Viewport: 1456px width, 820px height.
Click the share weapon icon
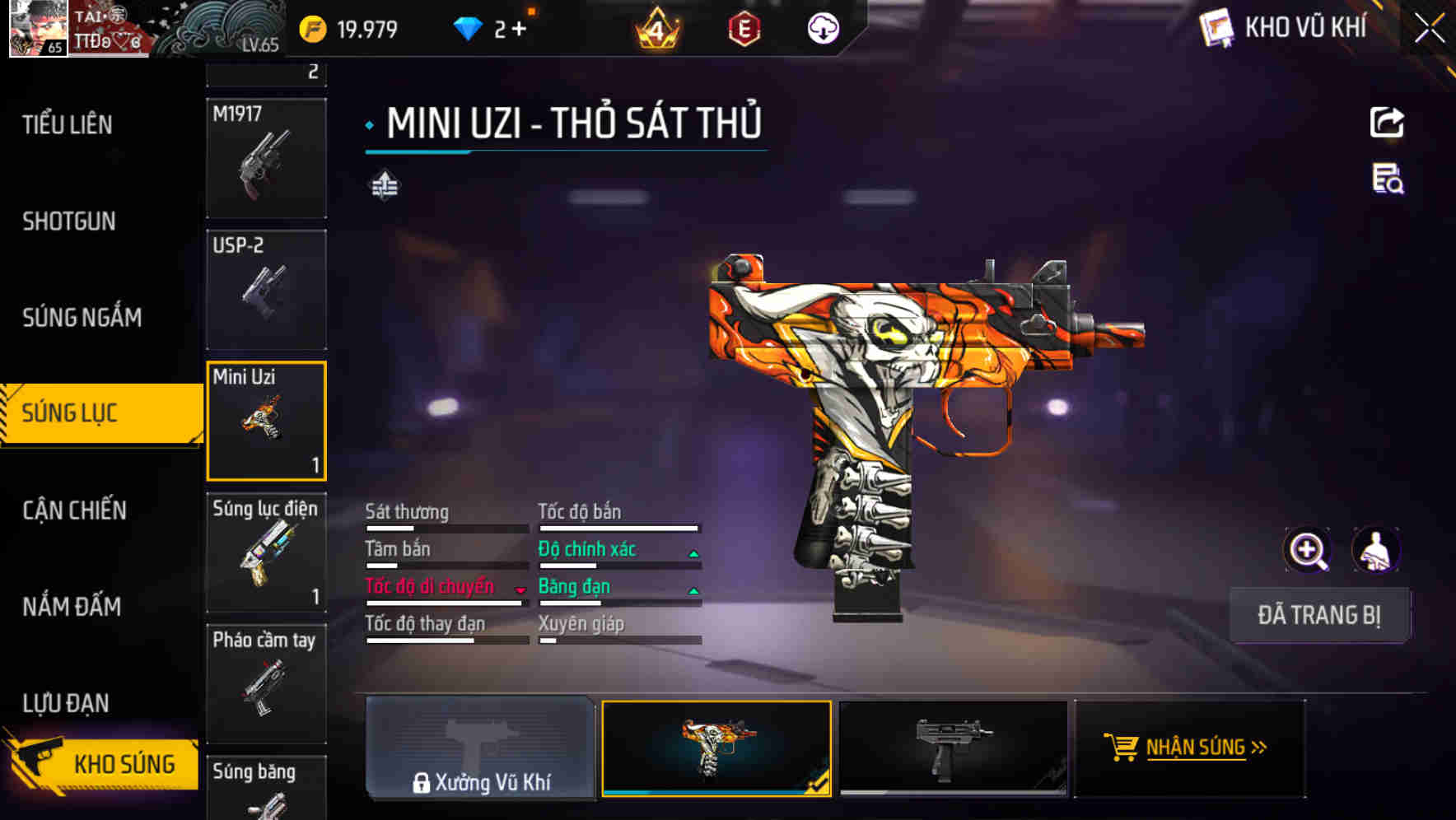1388,122
